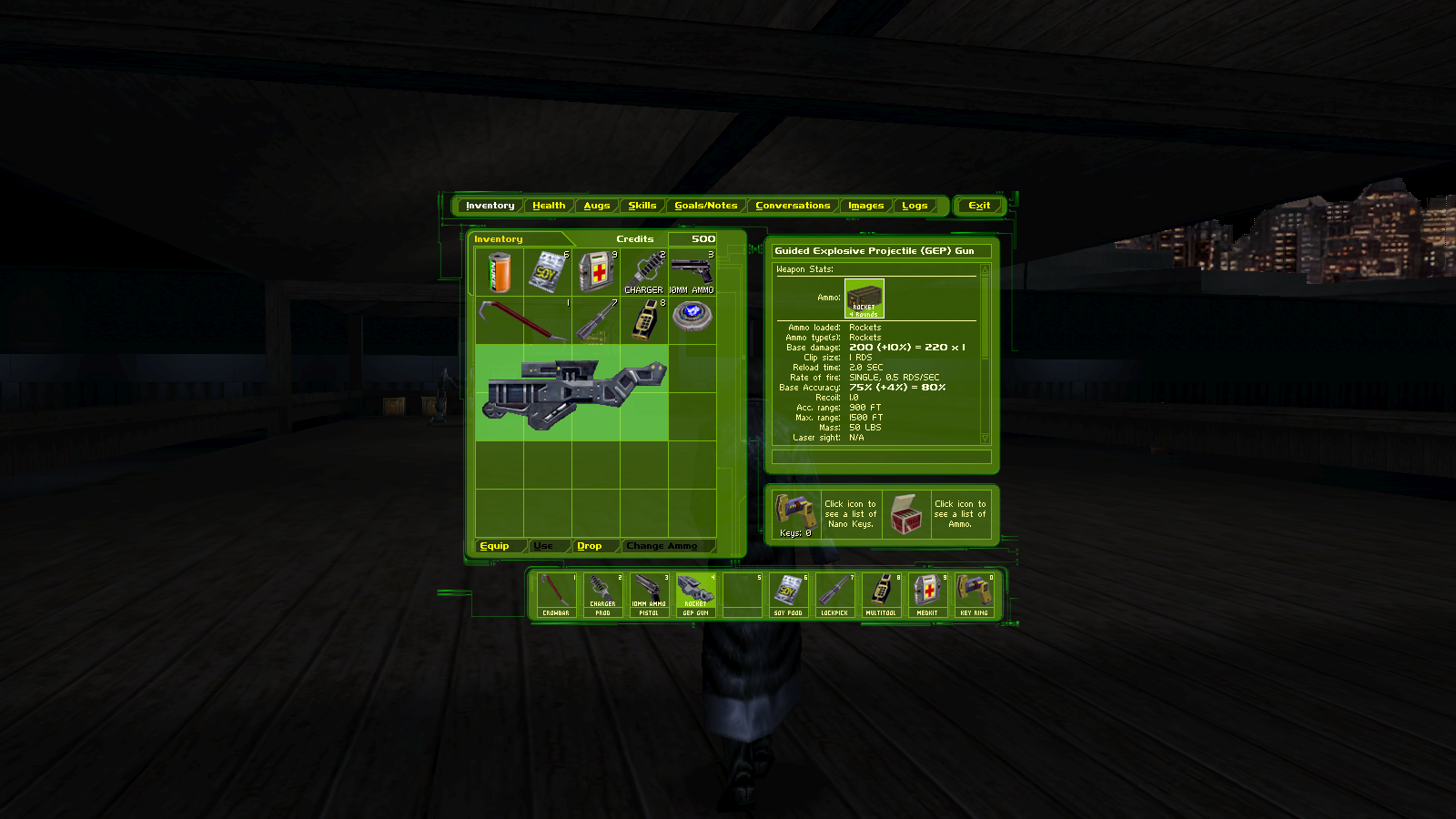
Task: Show the list of Nano Keys
Action: coord(795,511)
